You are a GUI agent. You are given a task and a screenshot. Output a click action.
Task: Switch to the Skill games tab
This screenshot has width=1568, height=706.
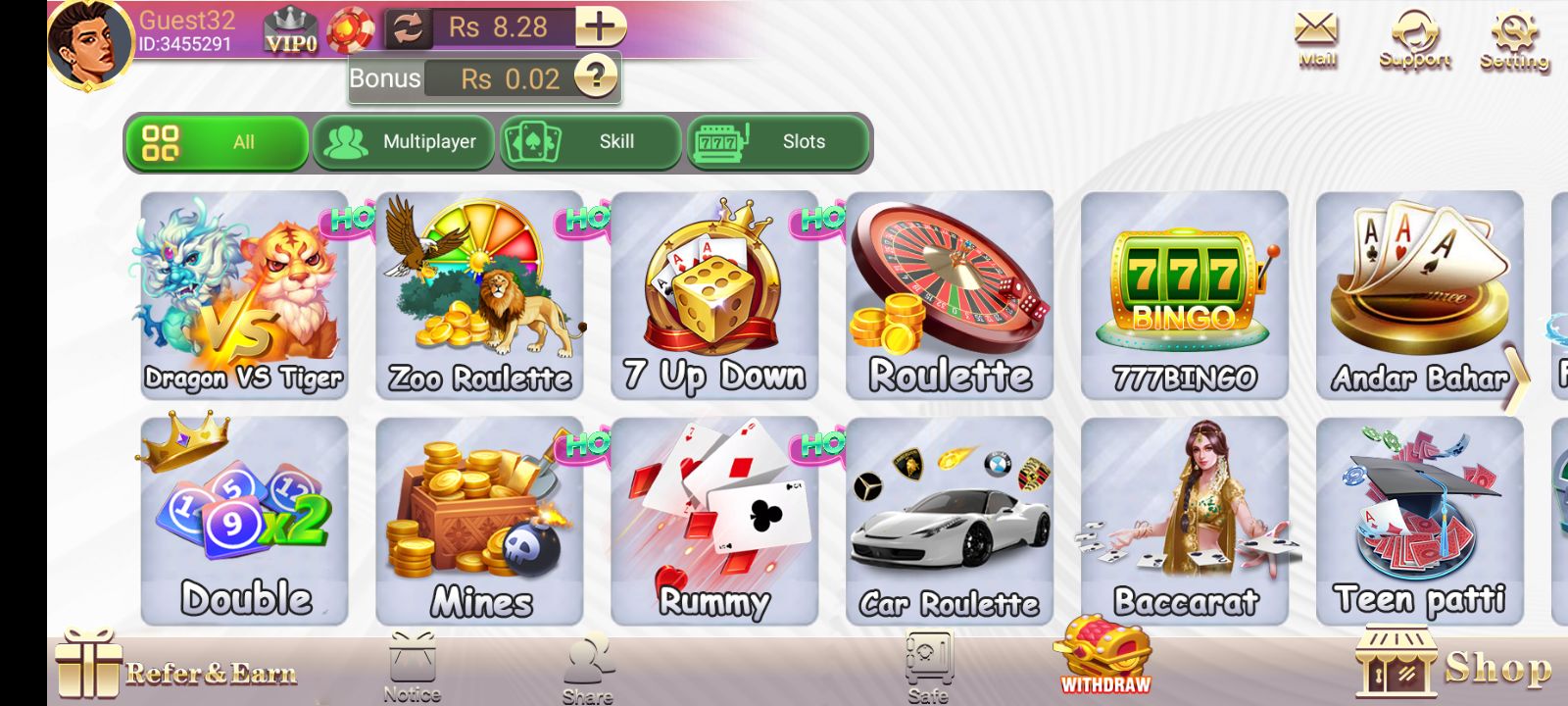click(589, 142)
